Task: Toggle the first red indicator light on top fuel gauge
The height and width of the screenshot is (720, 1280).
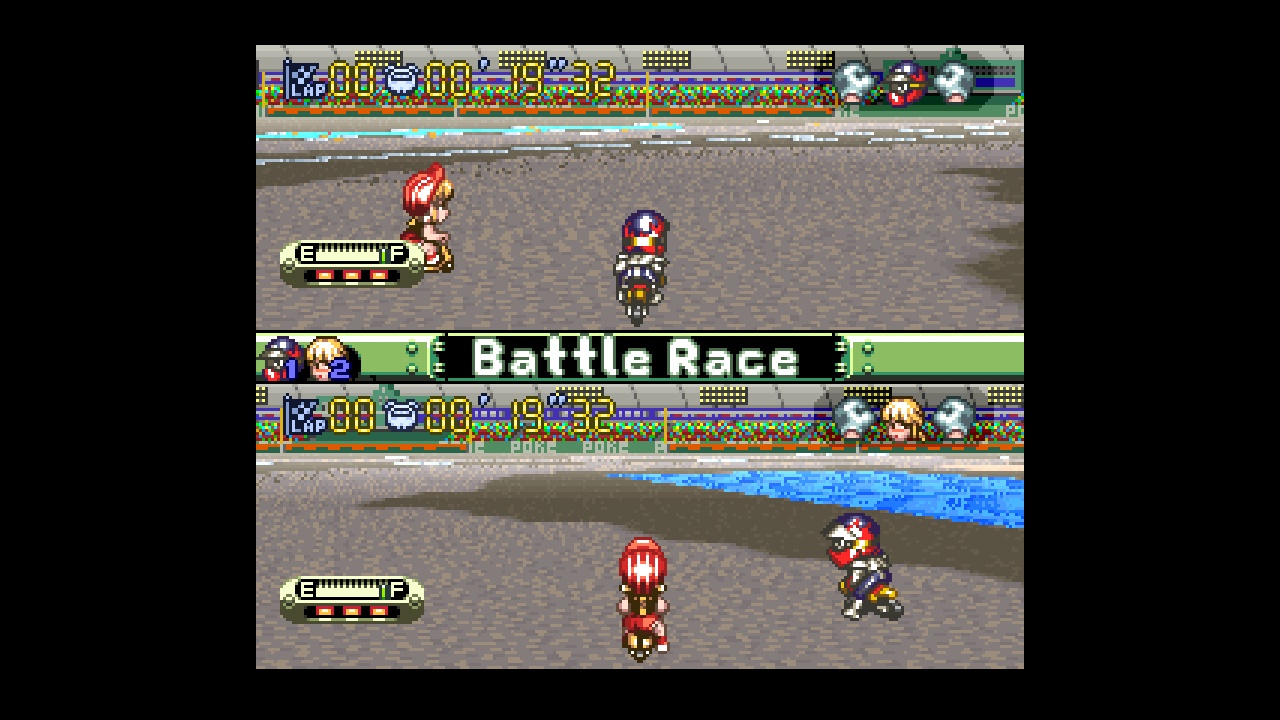Action: pos(325,275)
